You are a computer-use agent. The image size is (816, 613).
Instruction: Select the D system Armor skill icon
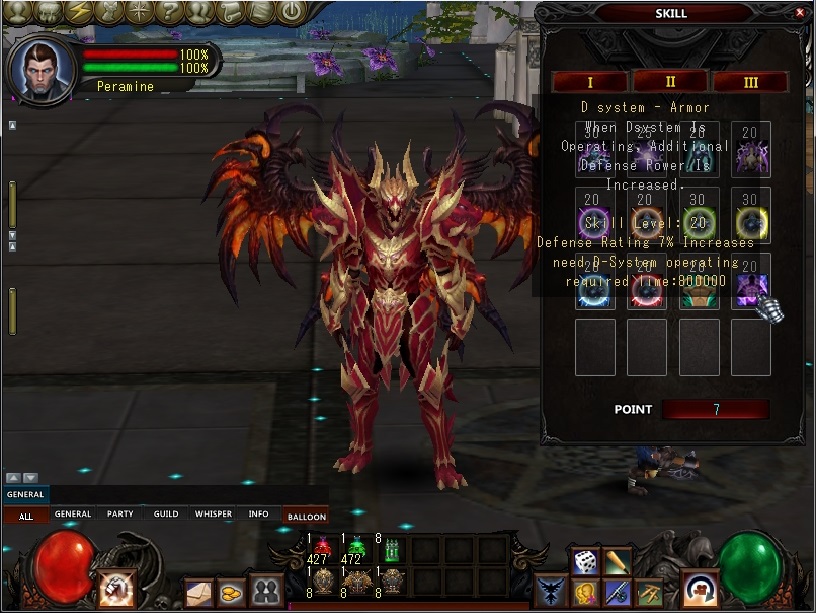(x=750, y=288)
